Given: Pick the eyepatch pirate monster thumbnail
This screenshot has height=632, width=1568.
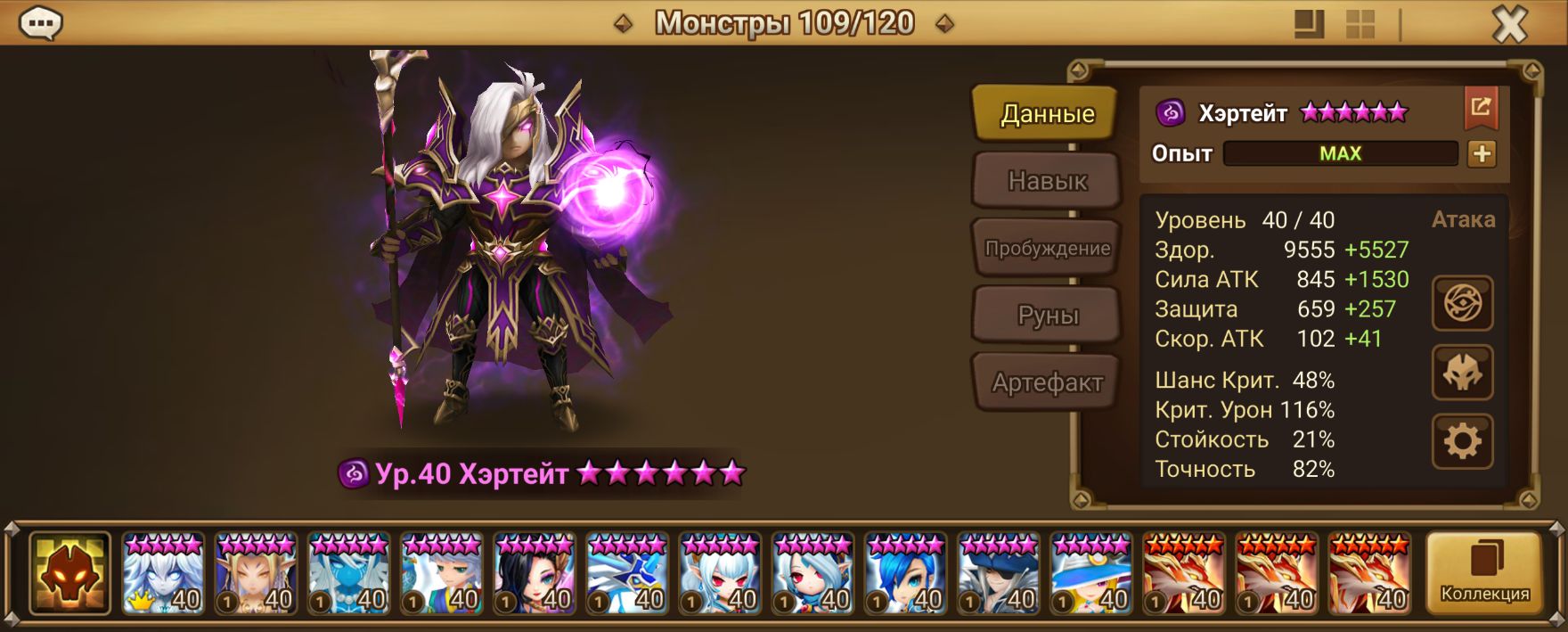Looking at the screenshot, I should [x=998, y=573].
